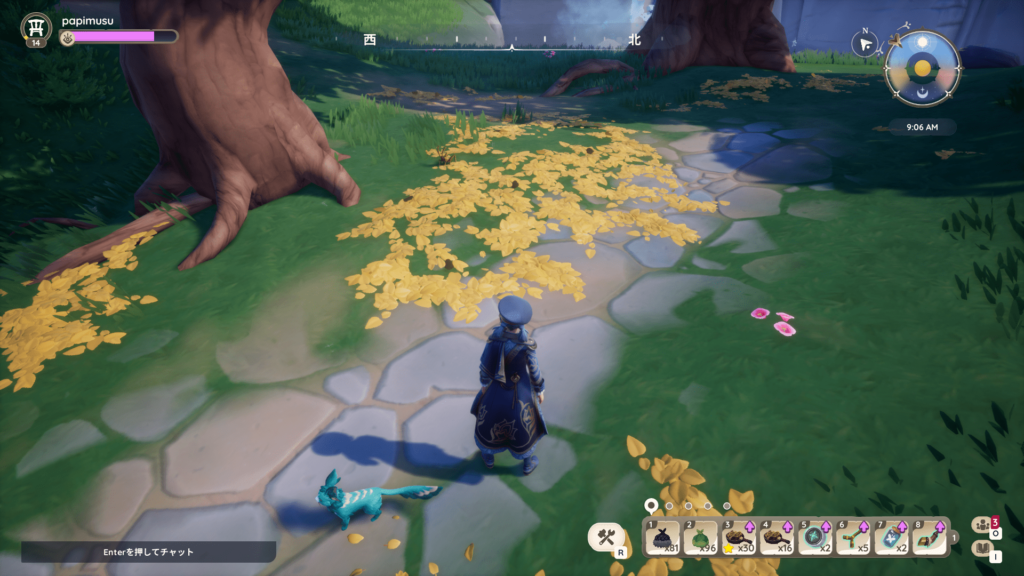Viewport: 1024px width, 576px height.
Task: Select the brush tool in slot 8
Action: pos(929,537)
